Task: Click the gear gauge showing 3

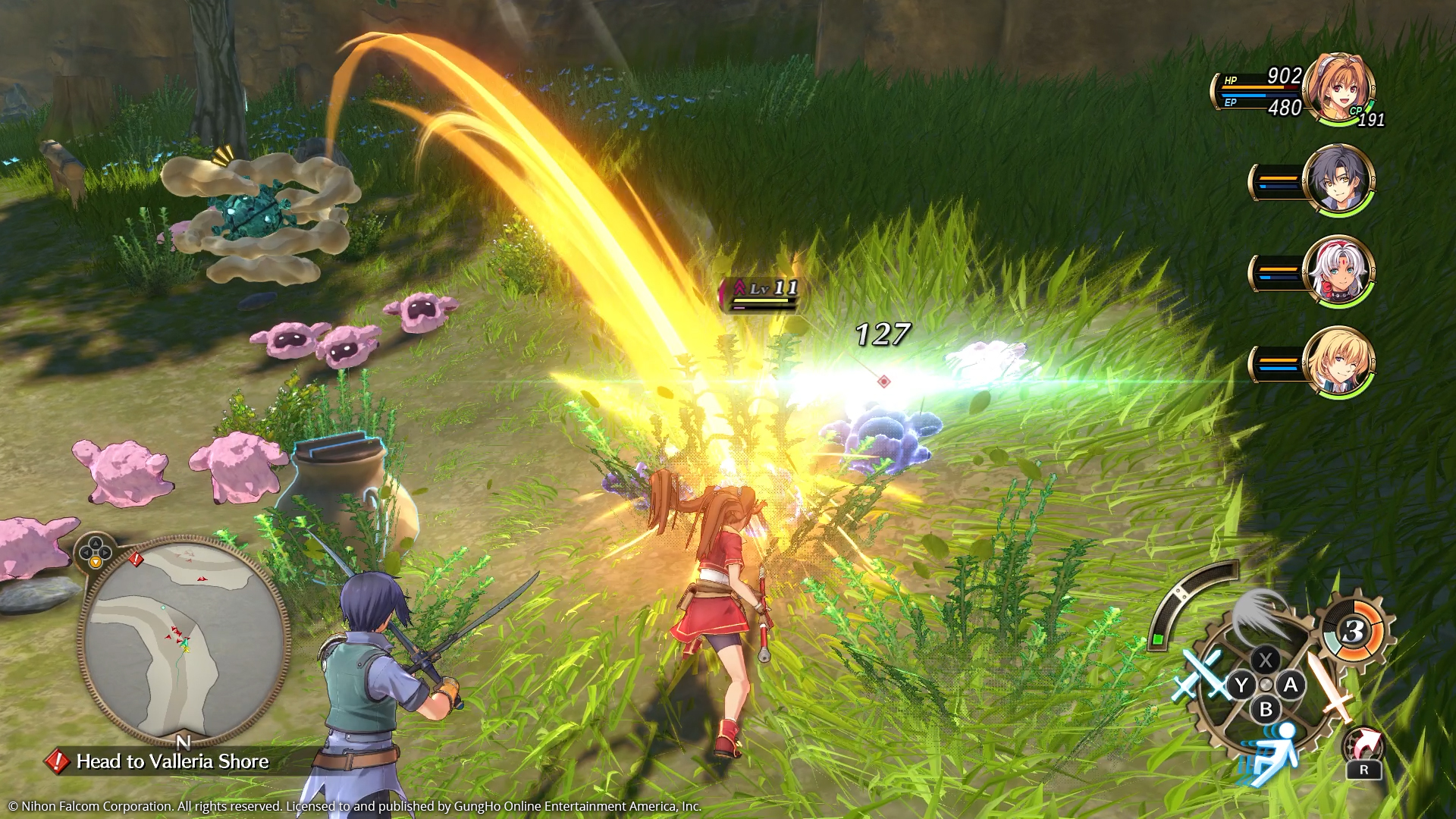Action: (1353, 631)
